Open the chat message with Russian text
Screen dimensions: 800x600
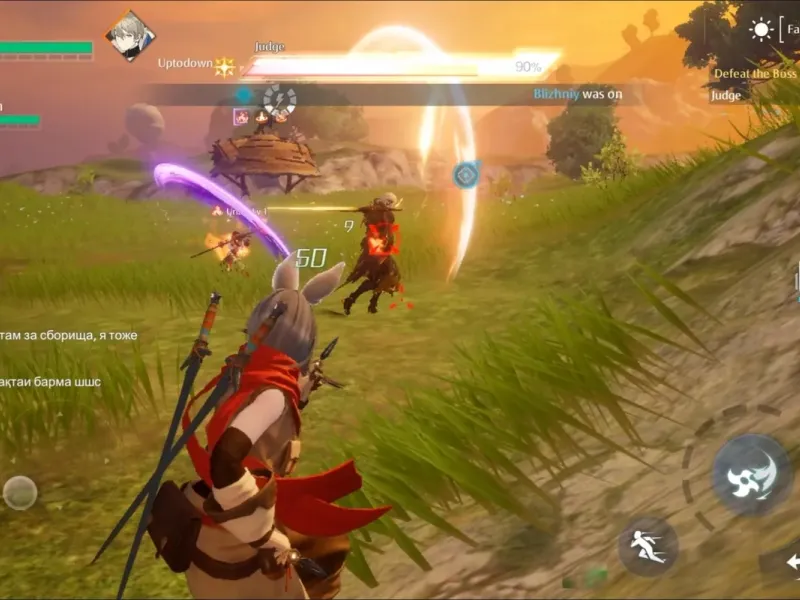click(x=69, y=335)
